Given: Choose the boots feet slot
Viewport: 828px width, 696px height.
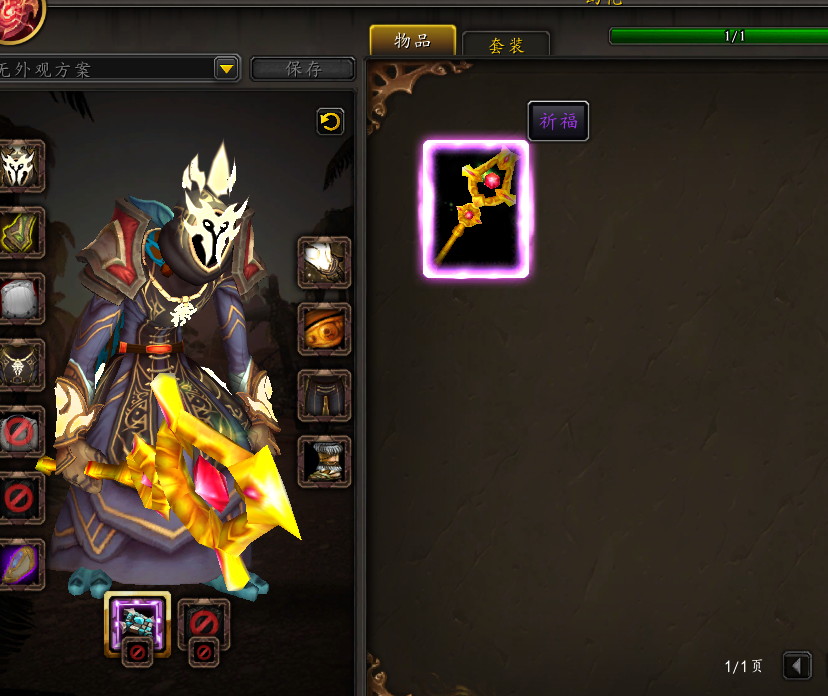Looking at the screenshot, I should [324, 461].
